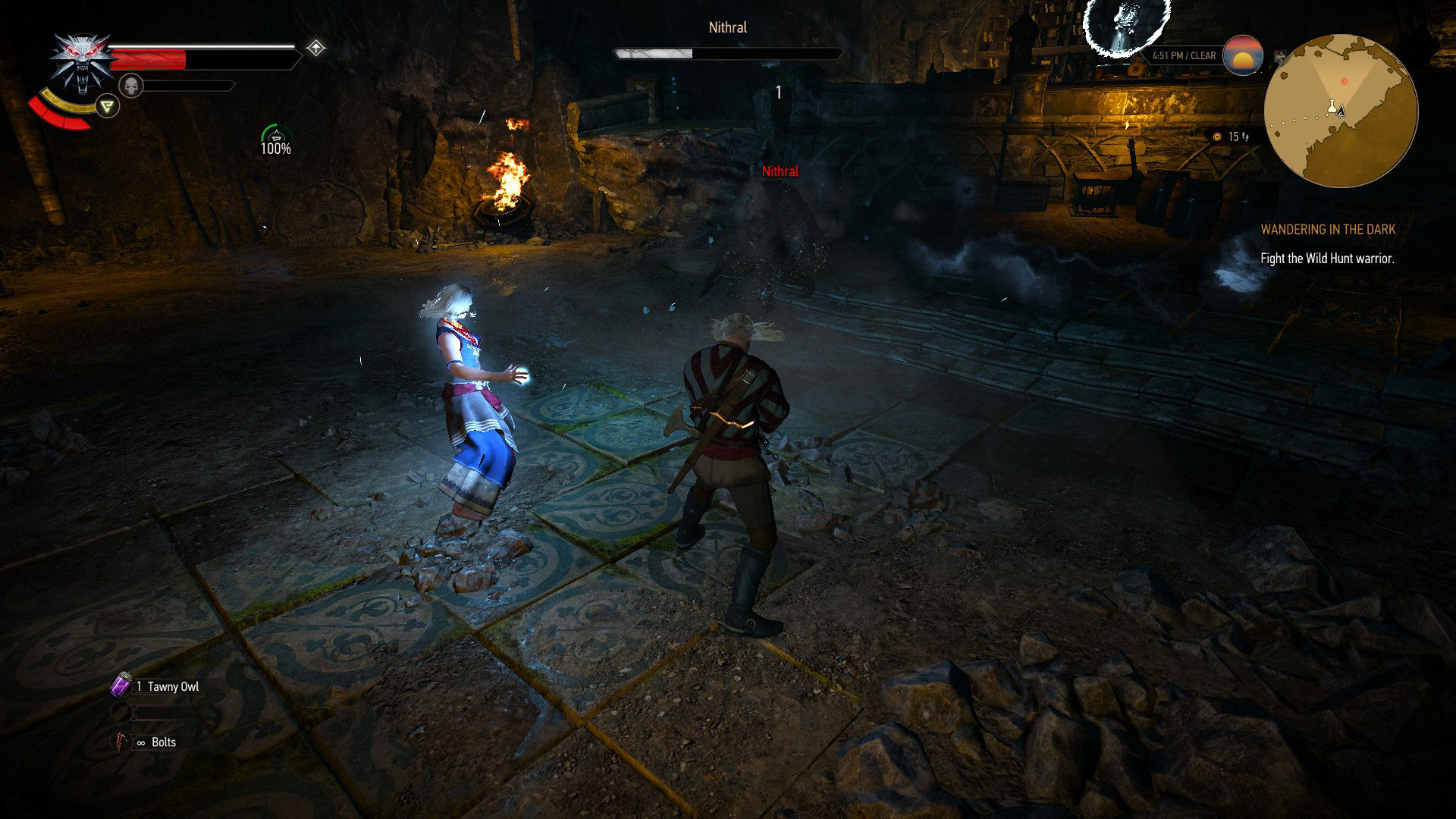The width and height of the screenshot is (1456, 819).
Task: Select the Nithral boss name title
Action: [x=726, y=27]
